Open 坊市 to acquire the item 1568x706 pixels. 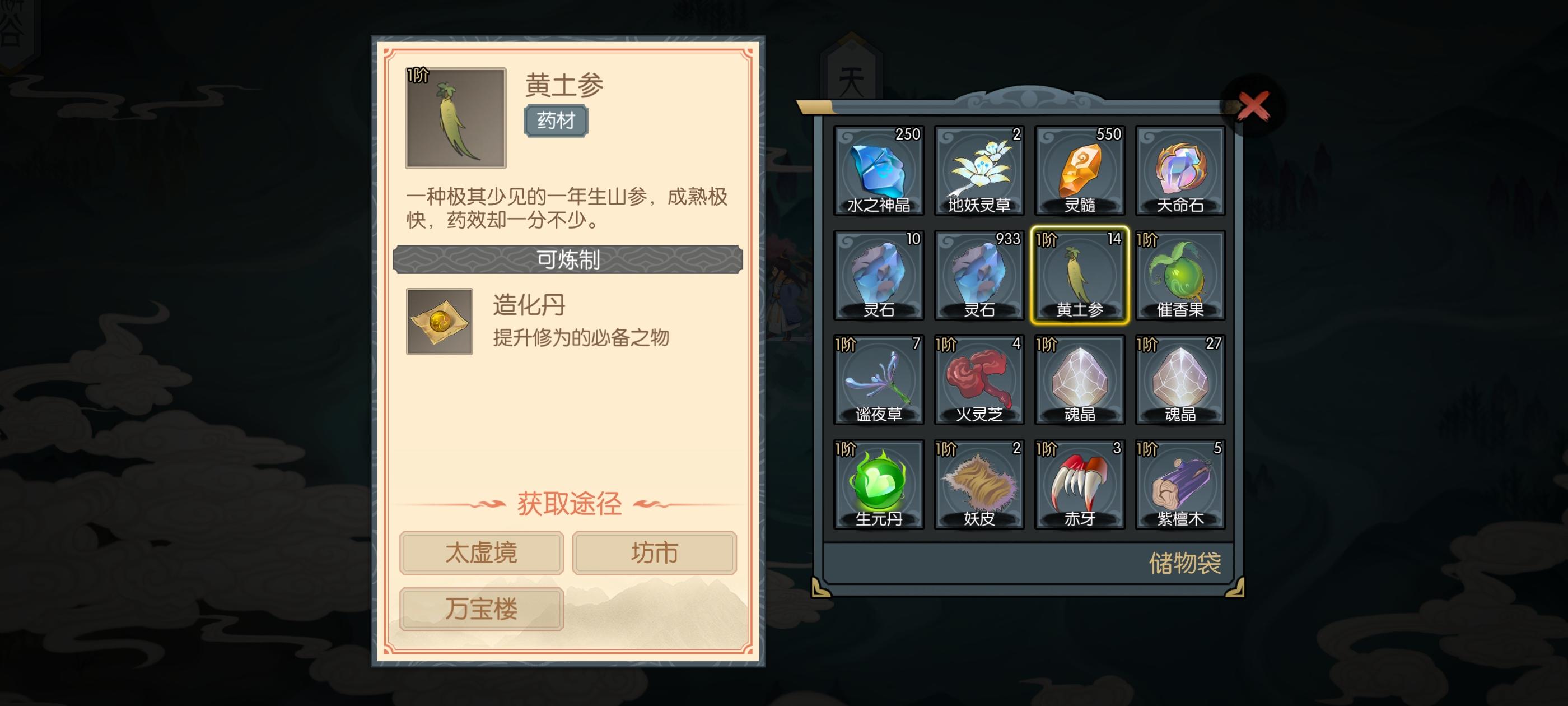tap(653, 553)
